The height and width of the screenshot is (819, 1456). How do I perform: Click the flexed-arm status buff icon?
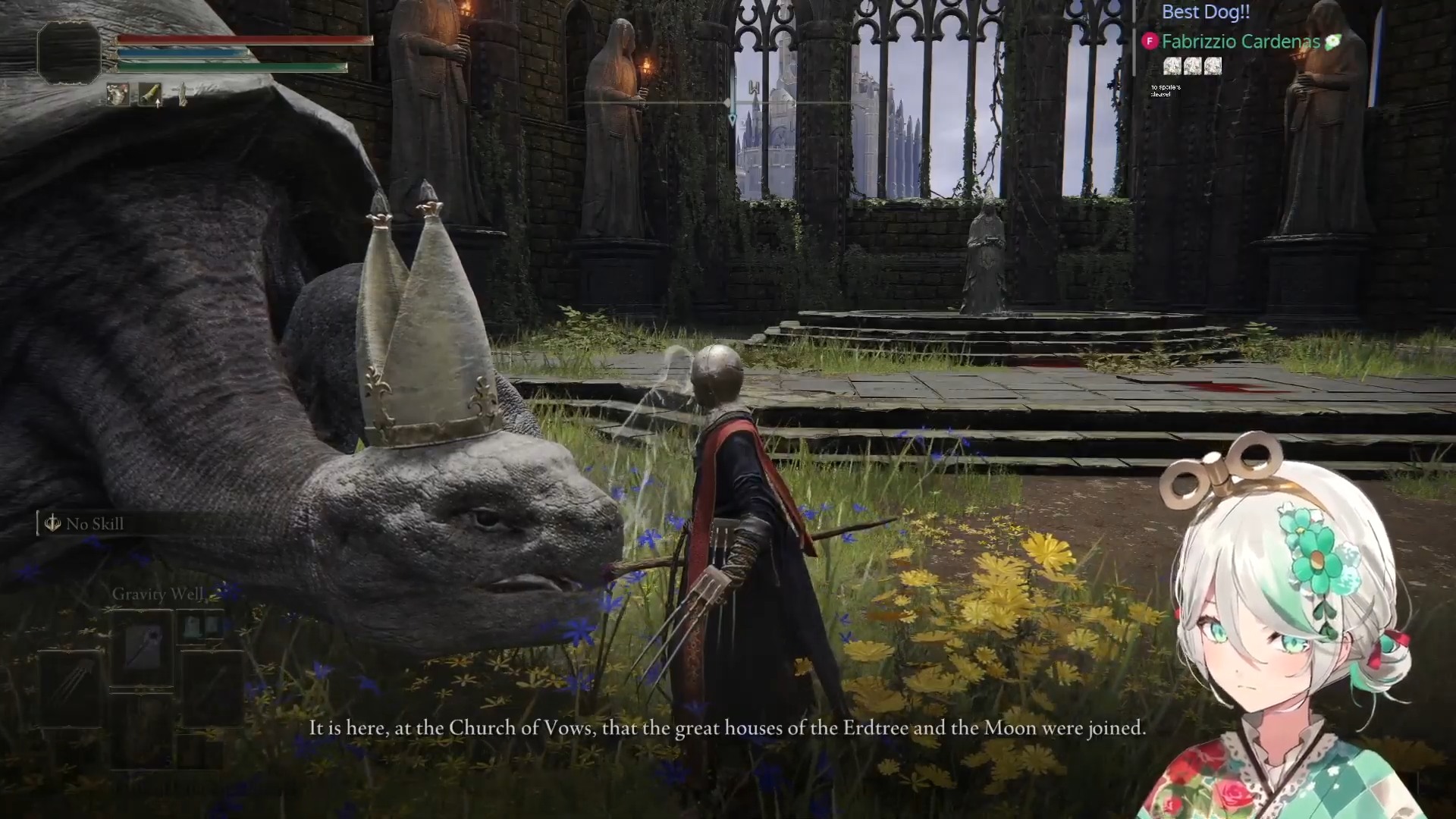click(x=118, y=95)
